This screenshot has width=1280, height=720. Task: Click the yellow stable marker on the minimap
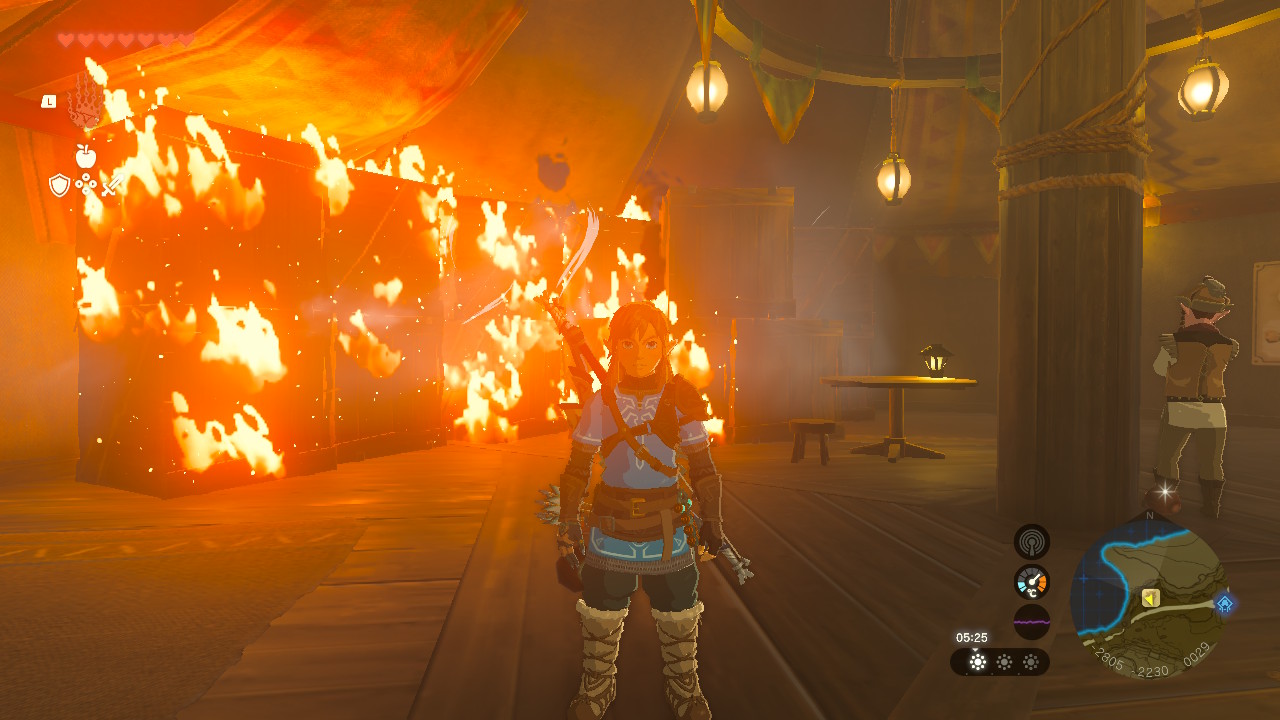click(x=1150, y=598)
